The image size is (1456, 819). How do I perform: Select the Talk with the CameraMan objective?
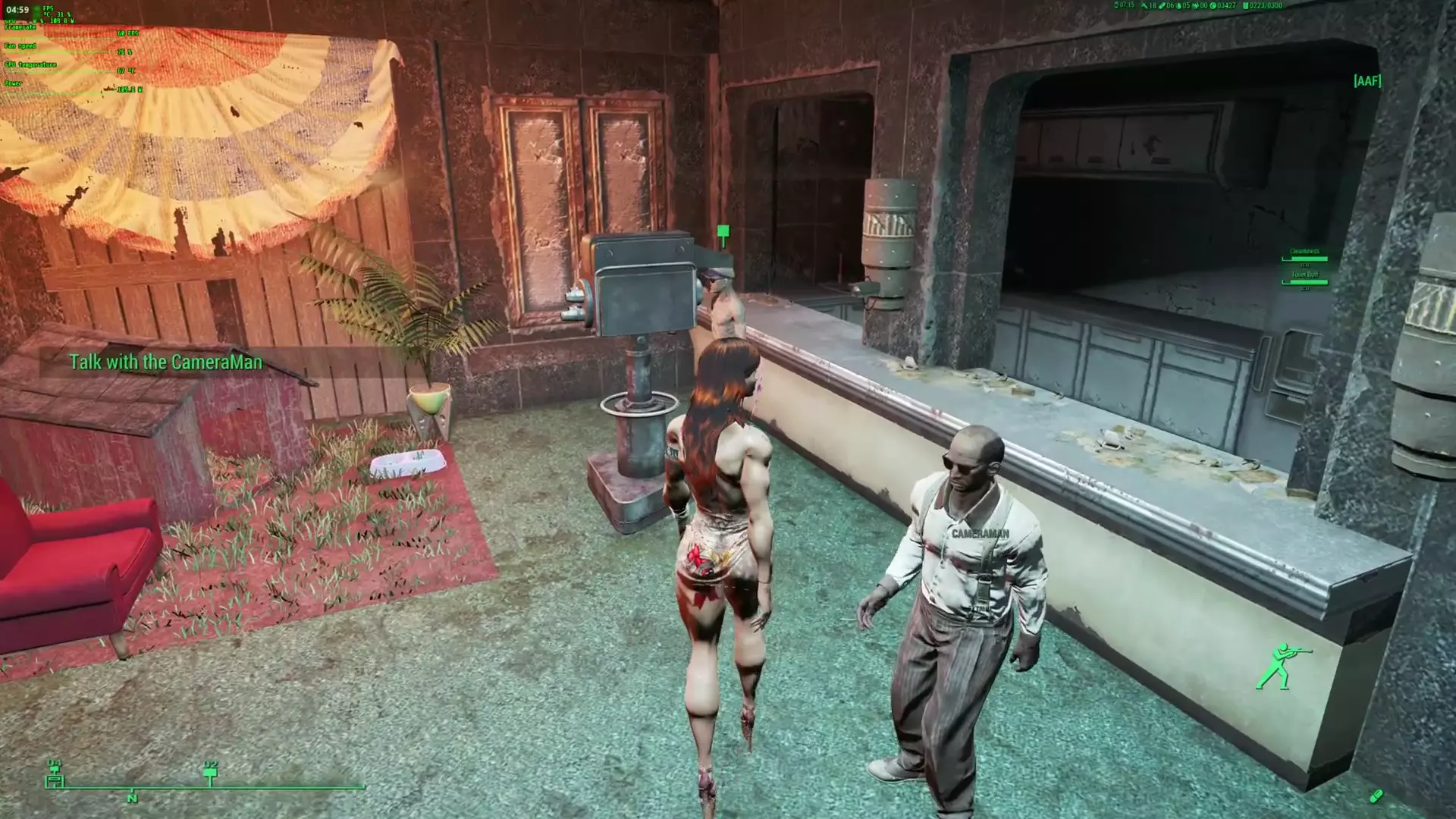[x=165, y=362]
